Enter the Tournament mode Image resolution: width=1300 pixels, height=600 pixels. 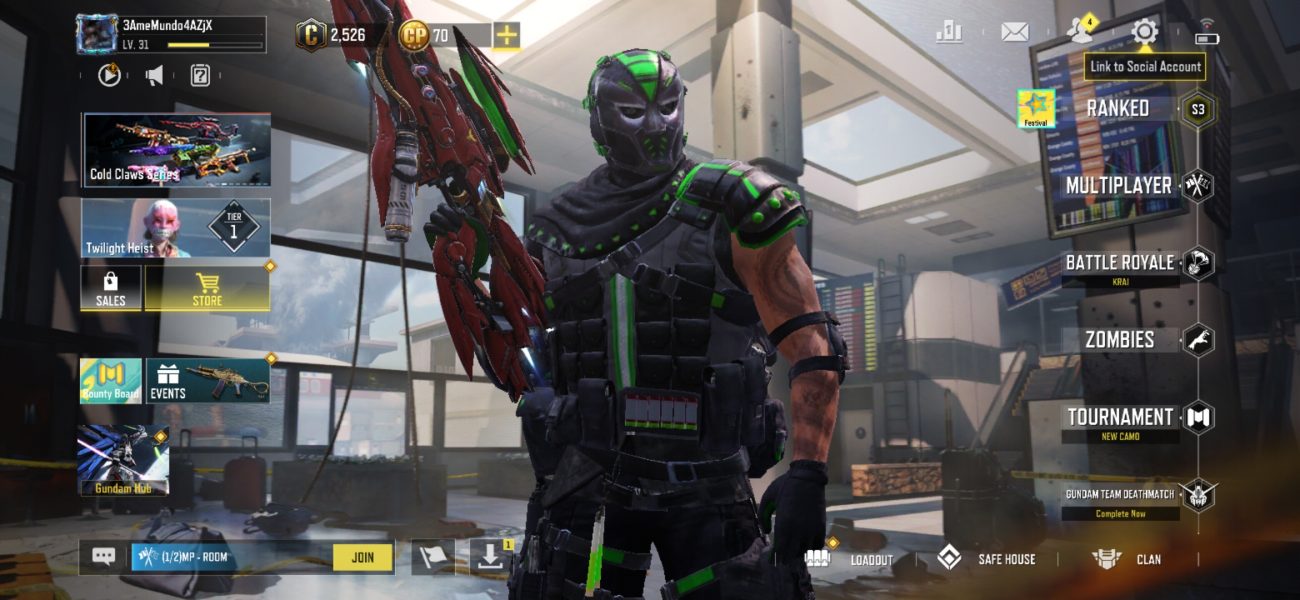click(x=1119, y=417)
